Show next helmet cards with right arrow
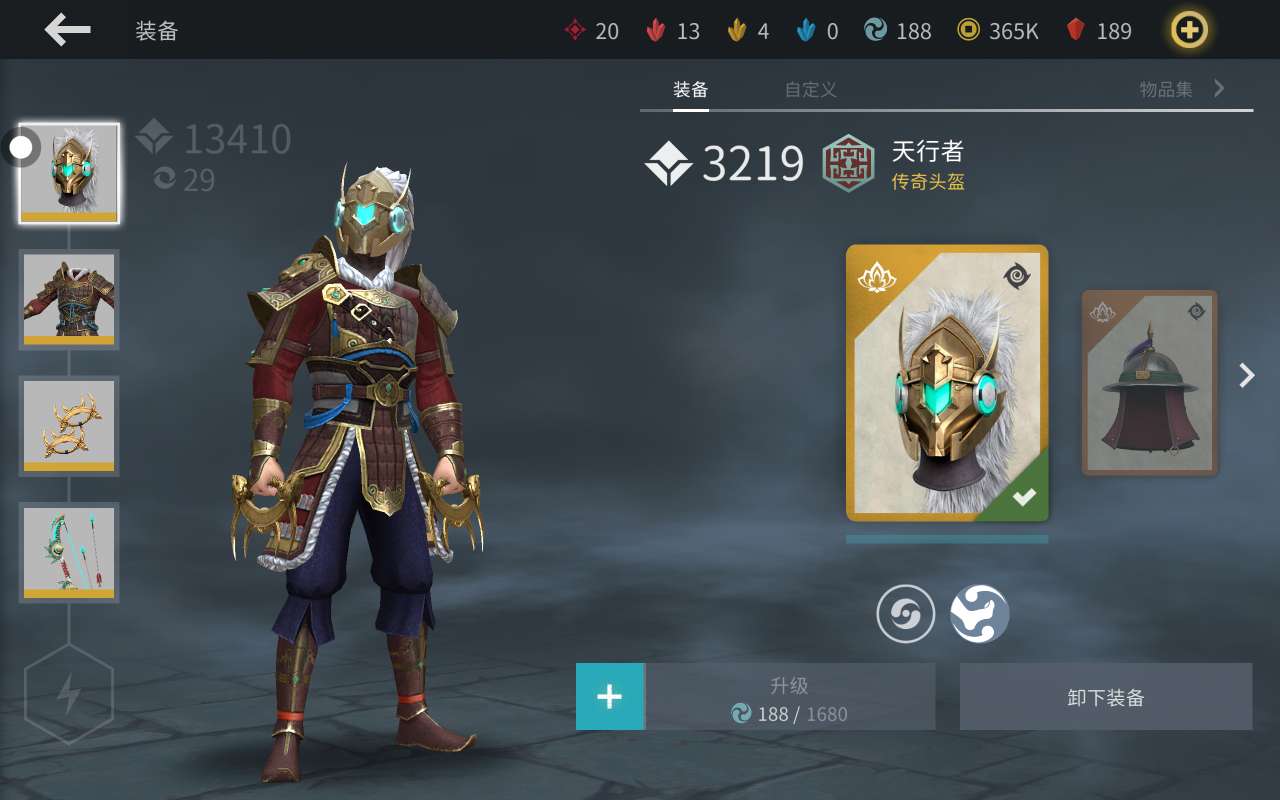The width and height of the screenshot is (1280, 800). pos(1247,376)
